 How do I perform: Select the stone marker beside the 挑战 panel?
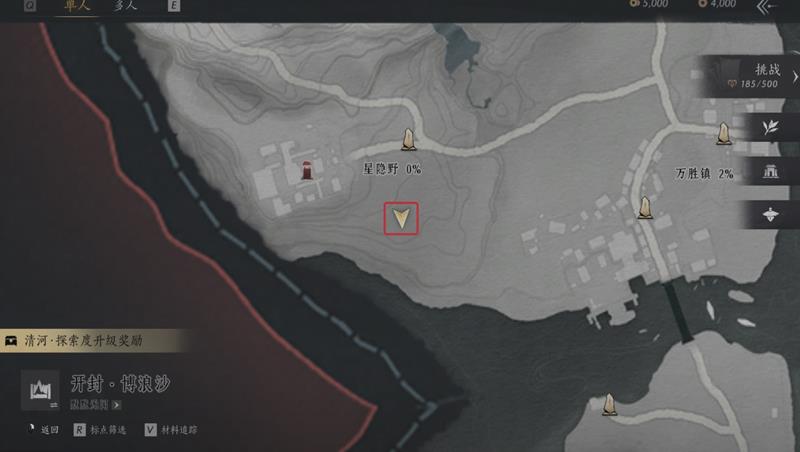tap(723, 133)
